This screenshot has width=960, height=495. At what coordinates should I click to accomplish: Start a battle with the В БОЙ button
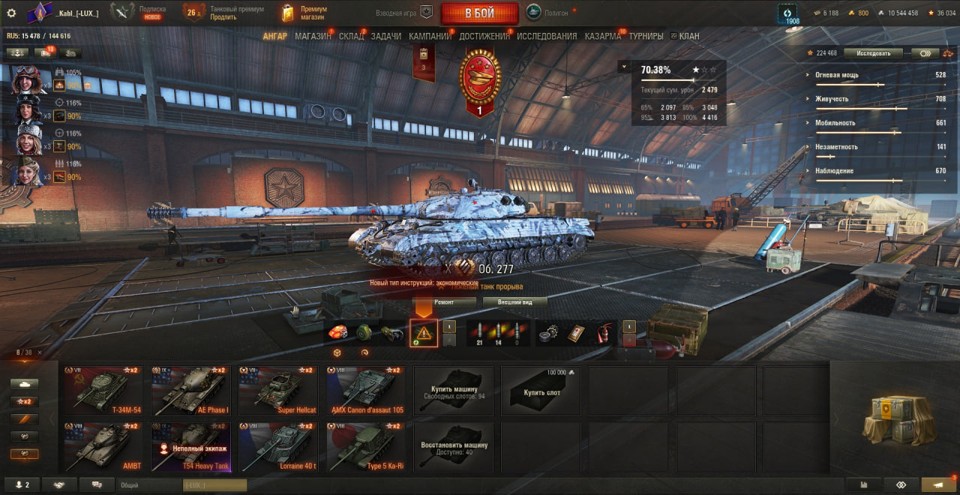click(x=479, y=12)
